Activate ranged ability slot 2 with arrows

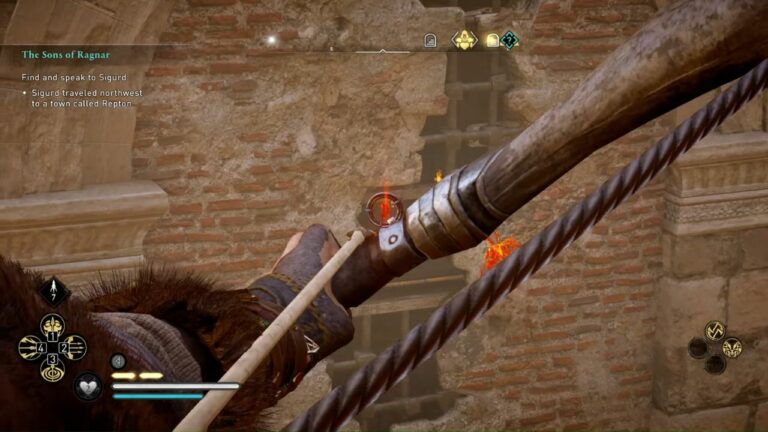tap(74, 347)
